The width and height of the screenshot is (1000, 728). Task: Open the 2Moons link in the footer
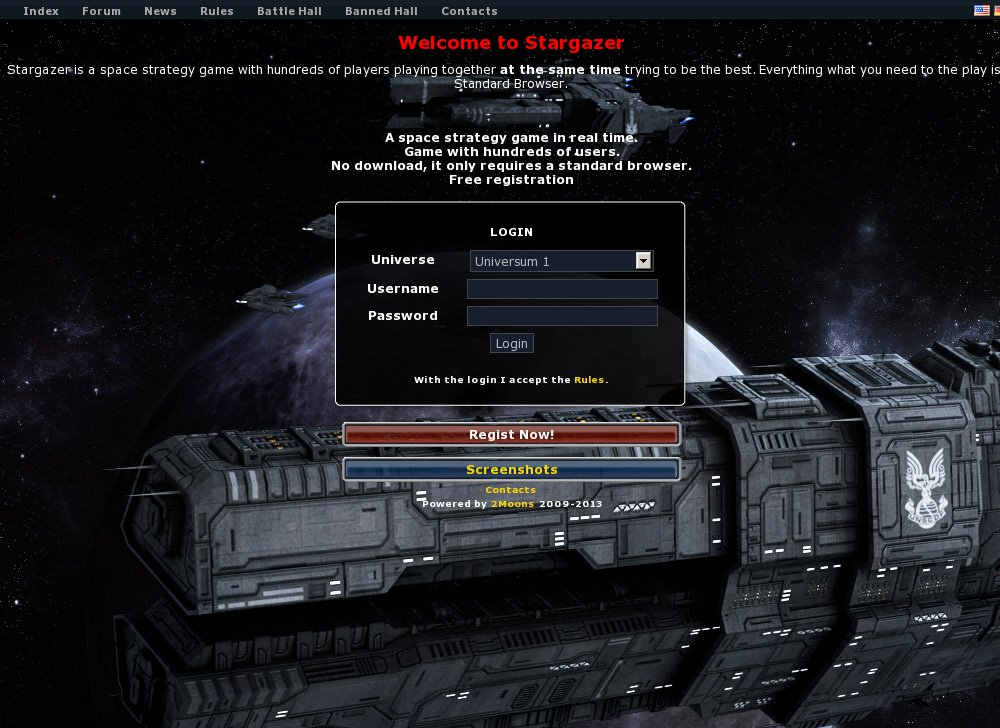512,504
